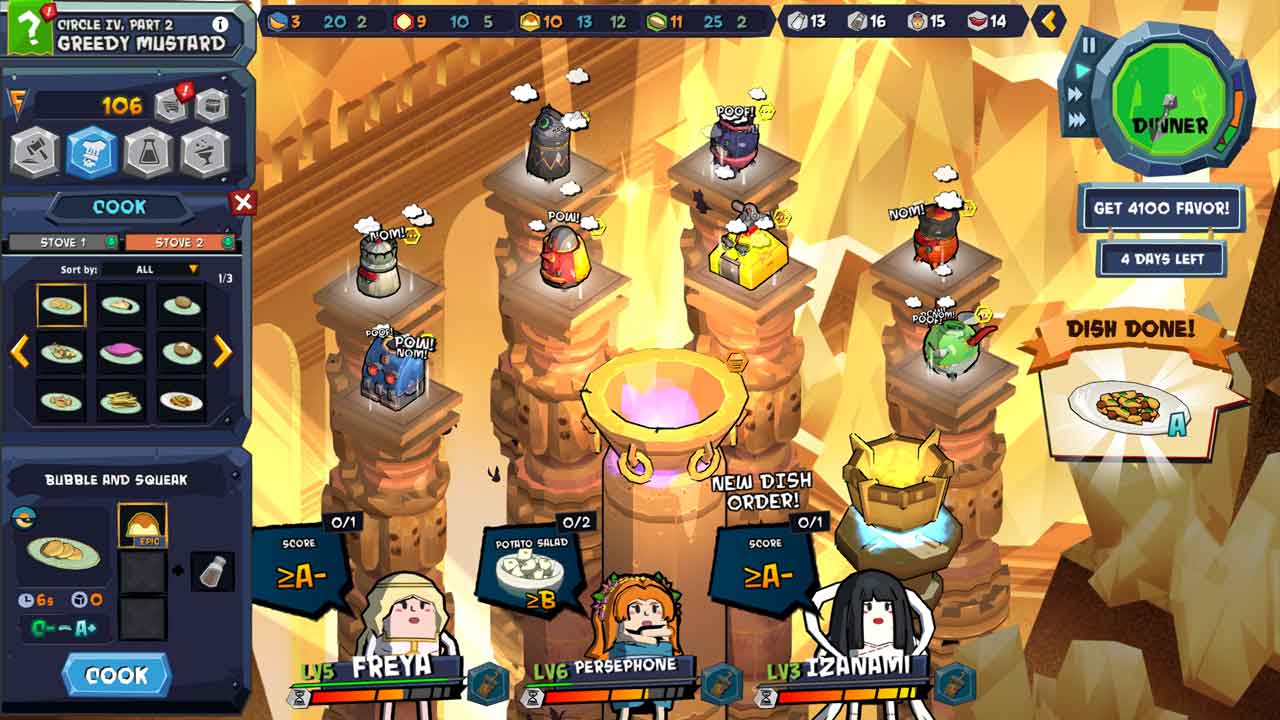1280x720 pixels.
Task: Open the shopping cart shop
Action: point(171,104)
